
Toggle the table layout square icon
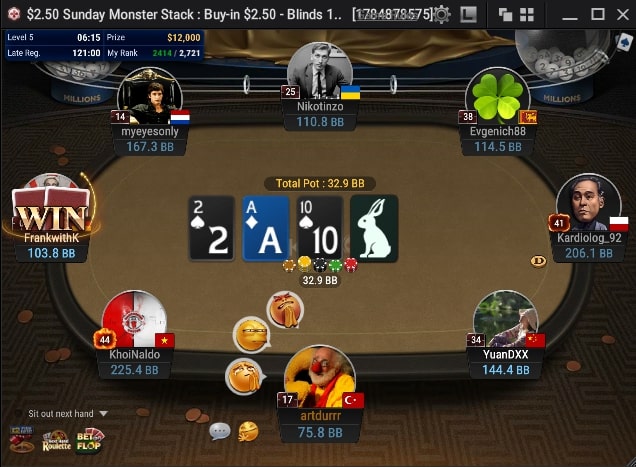point(468,15)
